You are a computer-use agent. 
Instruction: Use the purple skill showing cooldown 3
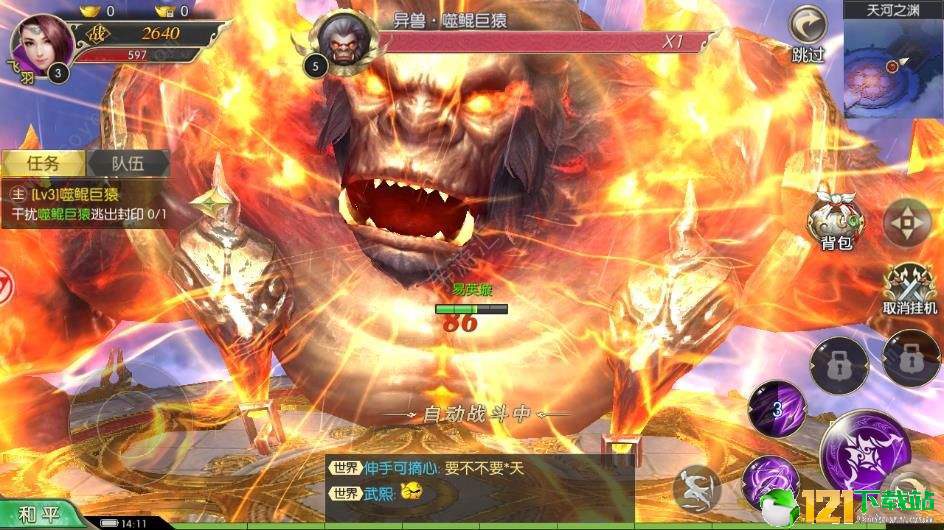[778, 409]
